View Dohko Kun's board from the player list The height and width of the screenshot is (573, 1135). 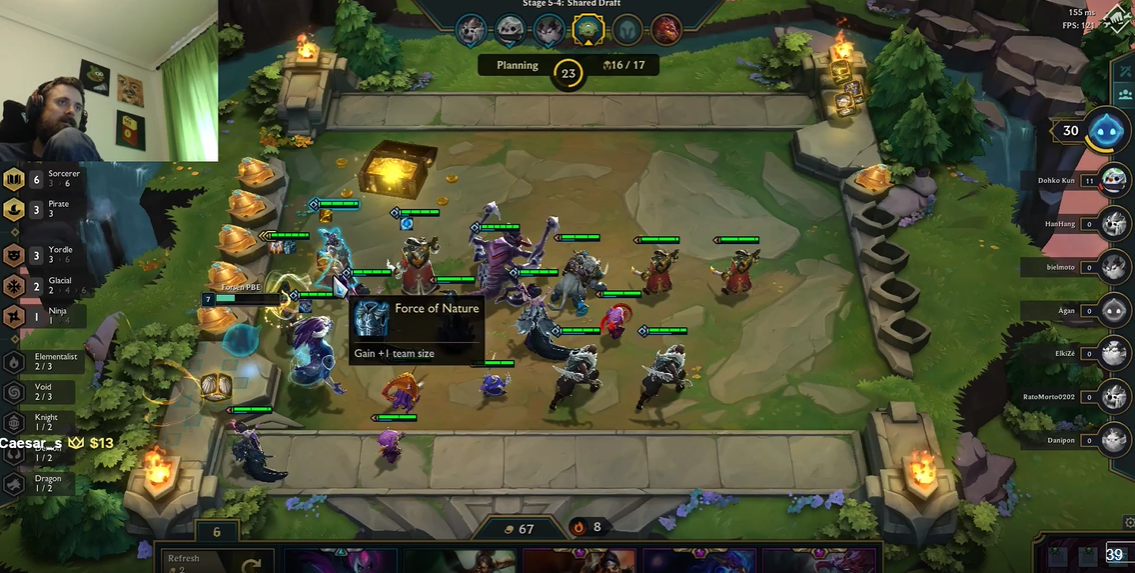[x=1115, y=181]
